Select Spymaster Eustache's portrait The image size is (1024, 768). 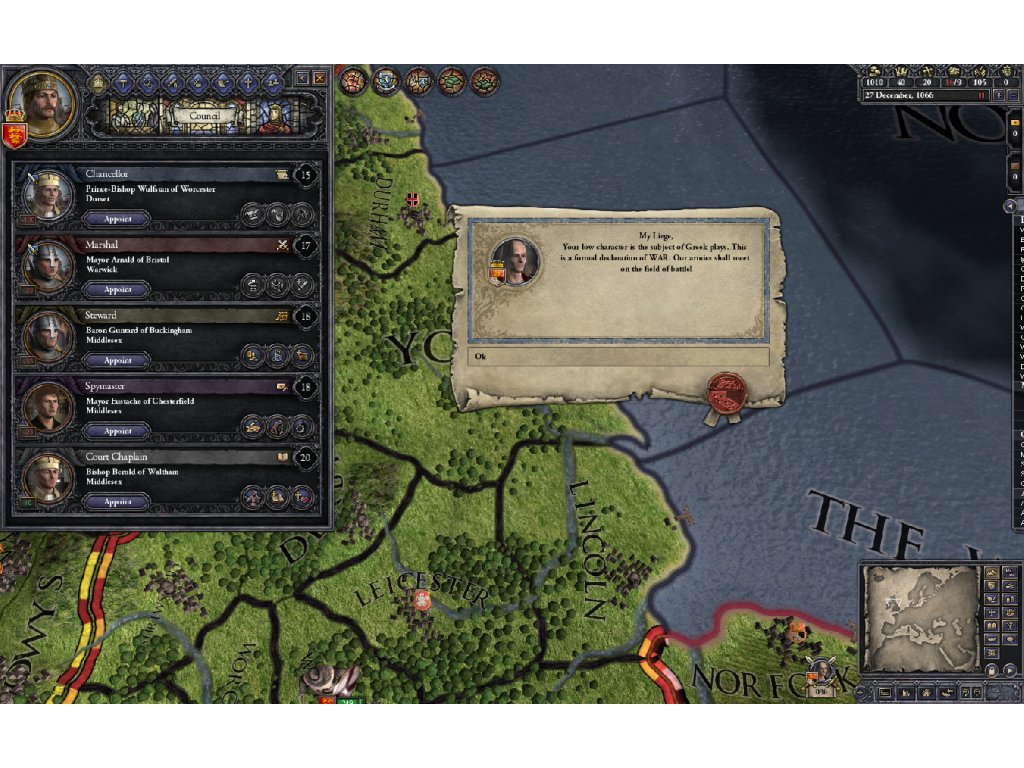click(x=47, y=408)
